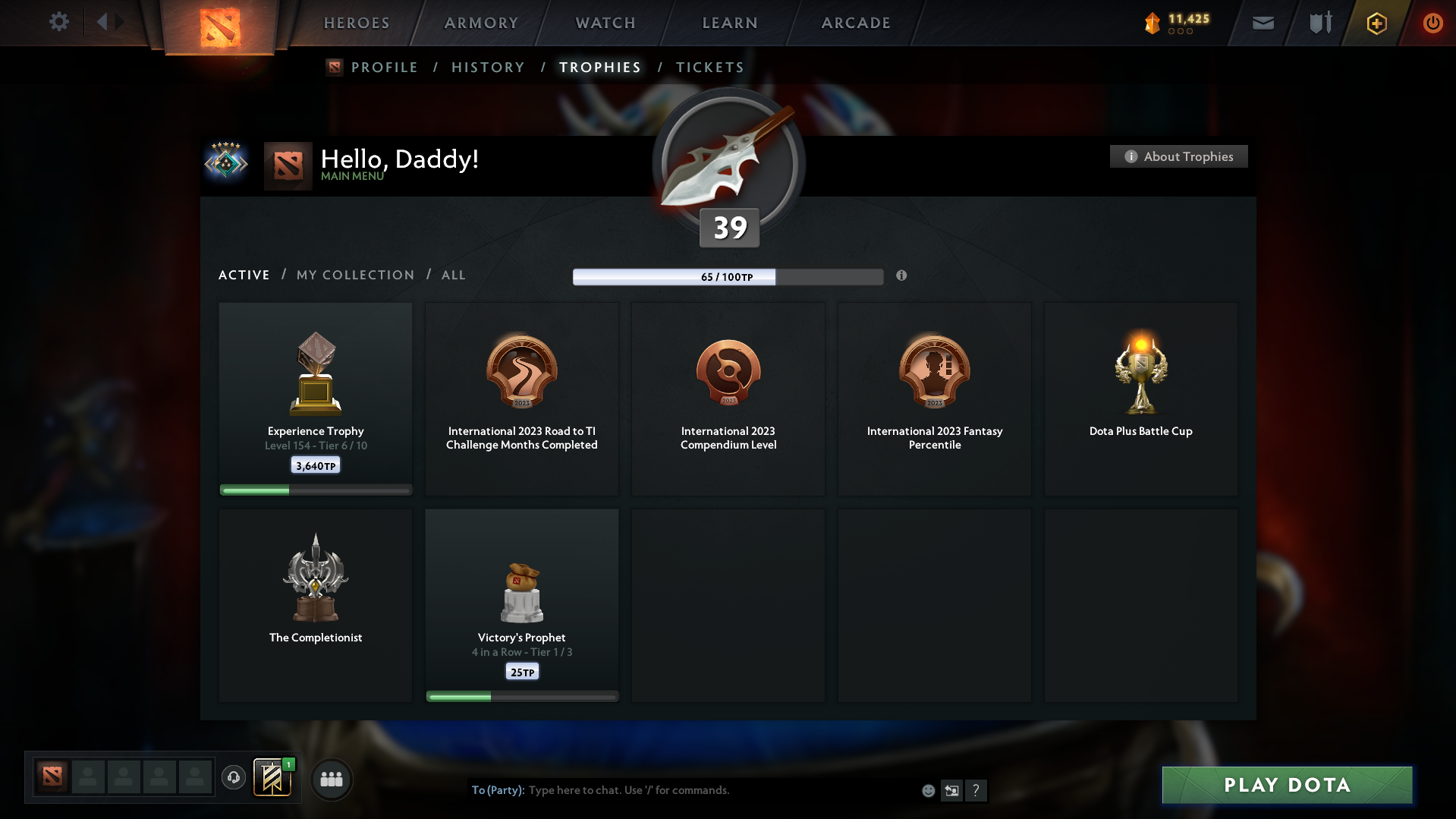Click the forward navigation arrow

[118, 22]
